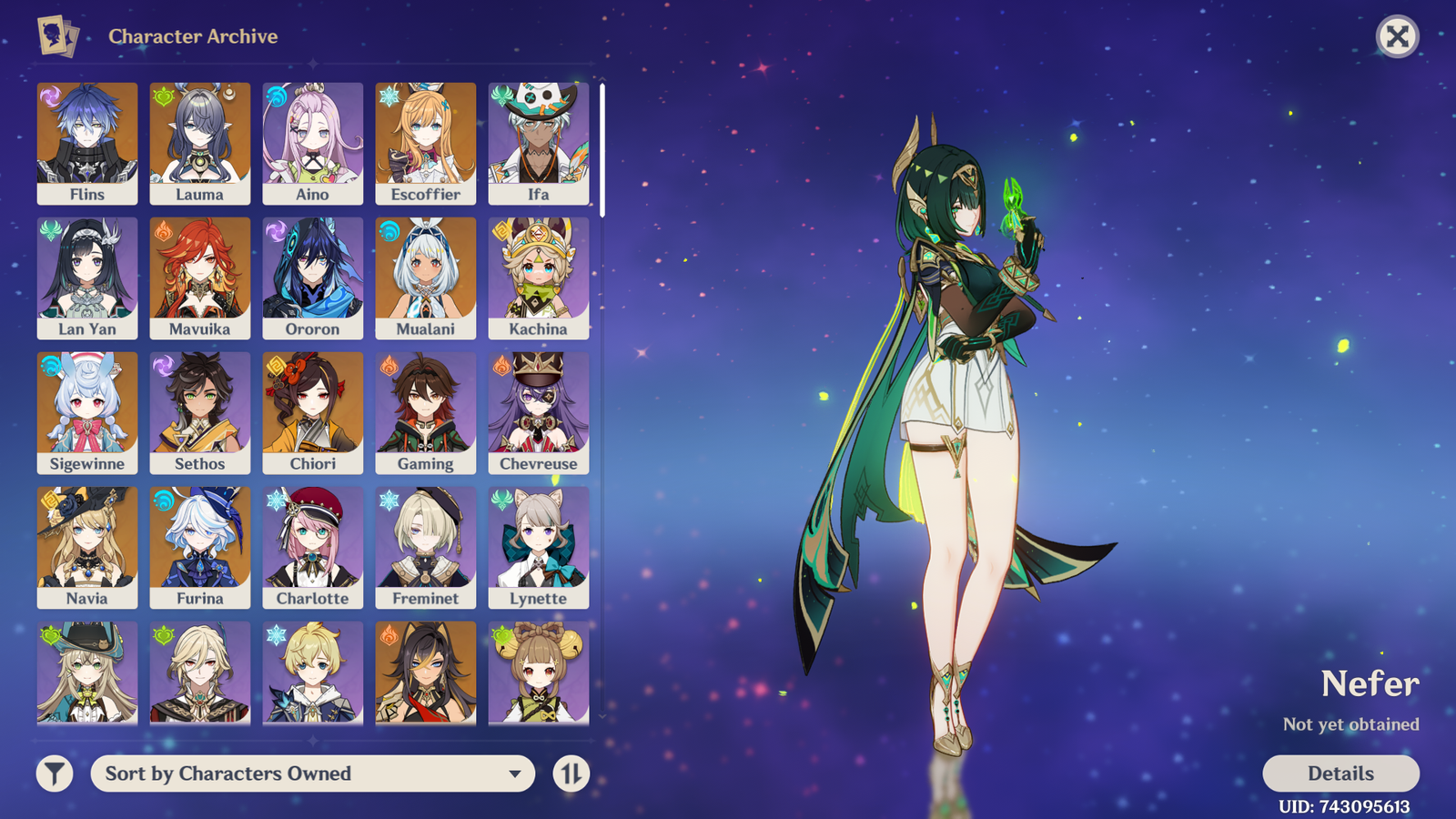Viewport: 1456px width, 819px height.
Task: Show Mavuika in the archive
Action: point(200,278)
